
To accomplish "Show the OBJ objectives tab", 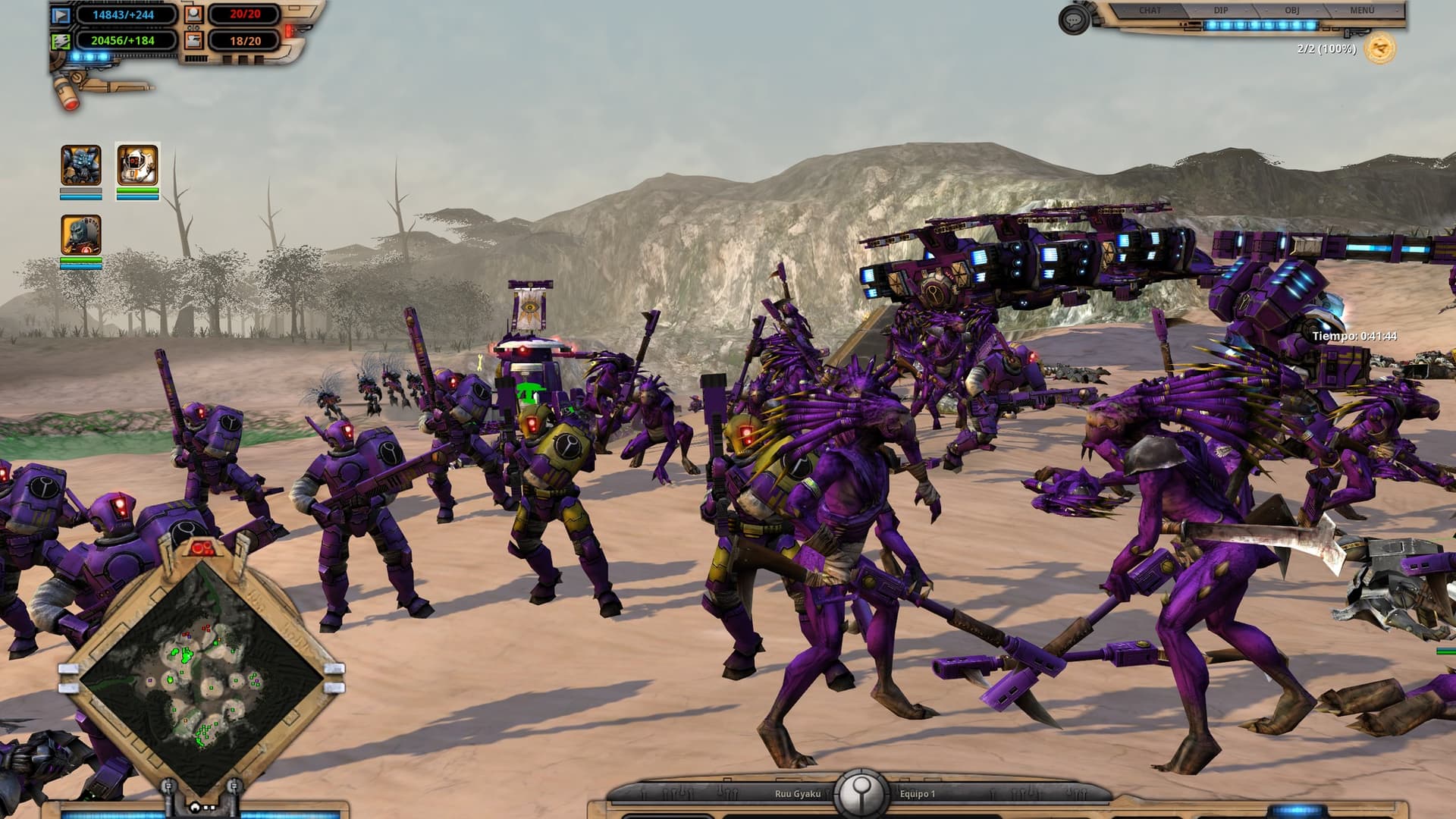I will click(x=1291, y=11).
